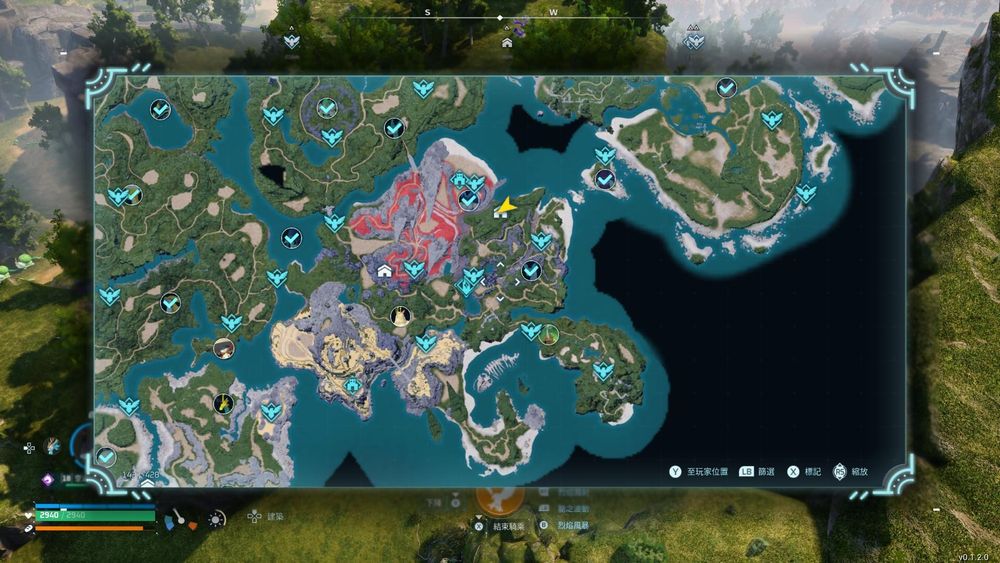The image size is (1000, 563).
Task: Select the tower marker in the desert
Action: [x=352, y=385]
